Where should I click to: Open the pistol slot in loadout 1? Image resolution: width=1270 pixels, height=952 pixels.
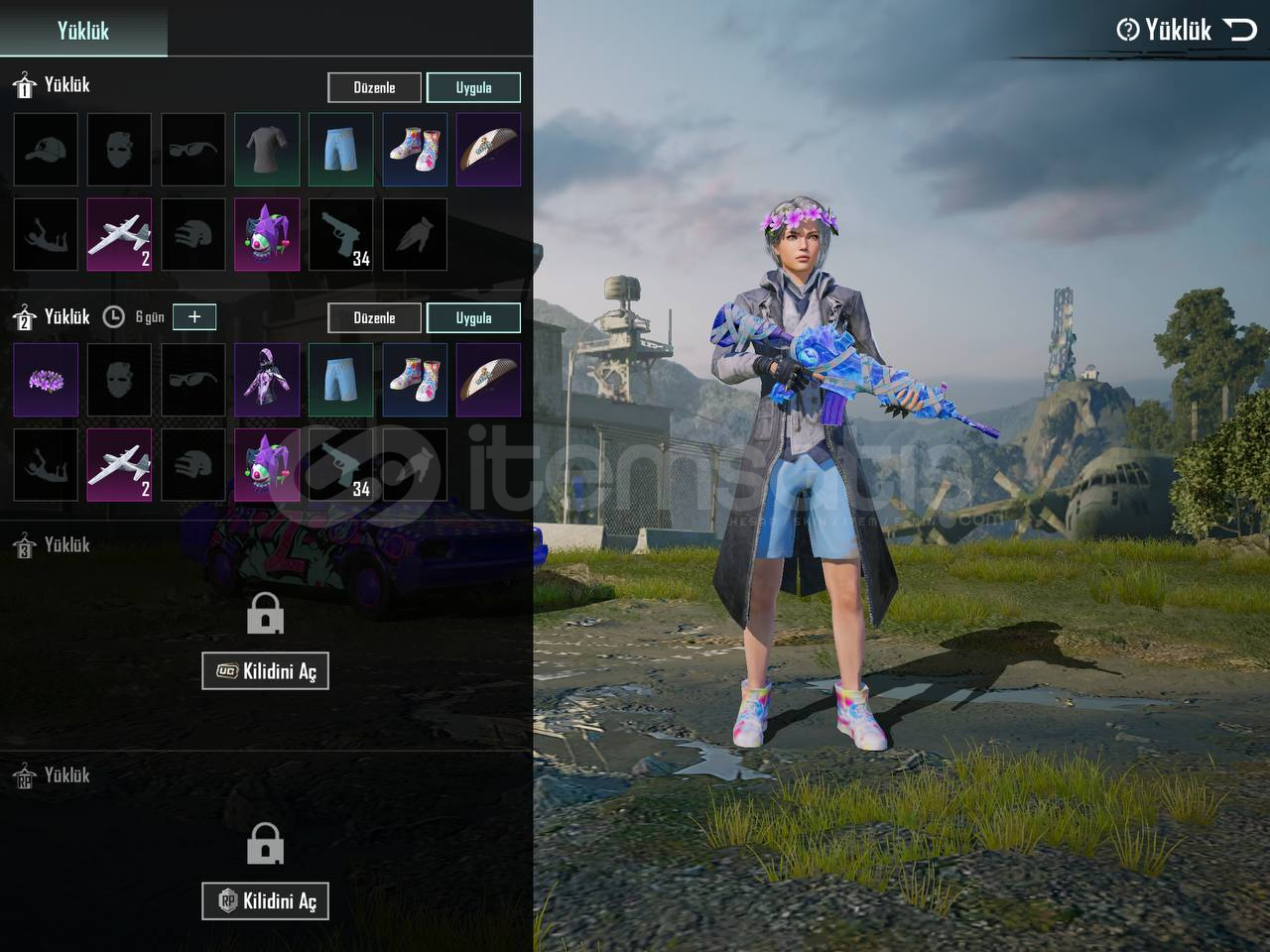point(340,235)
